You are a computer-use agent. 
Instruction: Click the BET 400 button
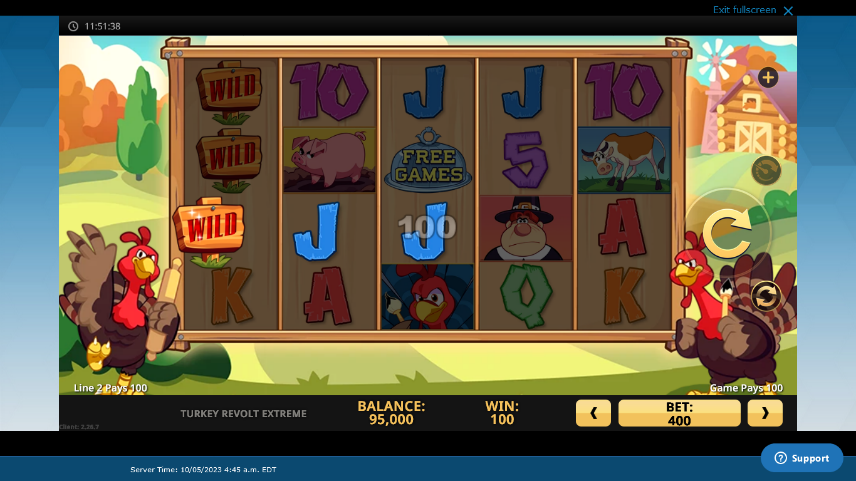coord(679,413)
